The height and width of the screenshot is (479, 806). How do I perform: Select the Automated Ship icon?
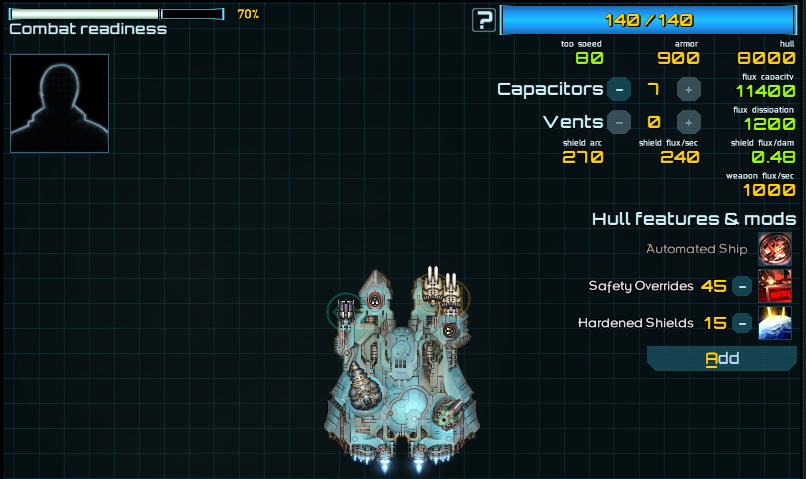pos(775,249)
